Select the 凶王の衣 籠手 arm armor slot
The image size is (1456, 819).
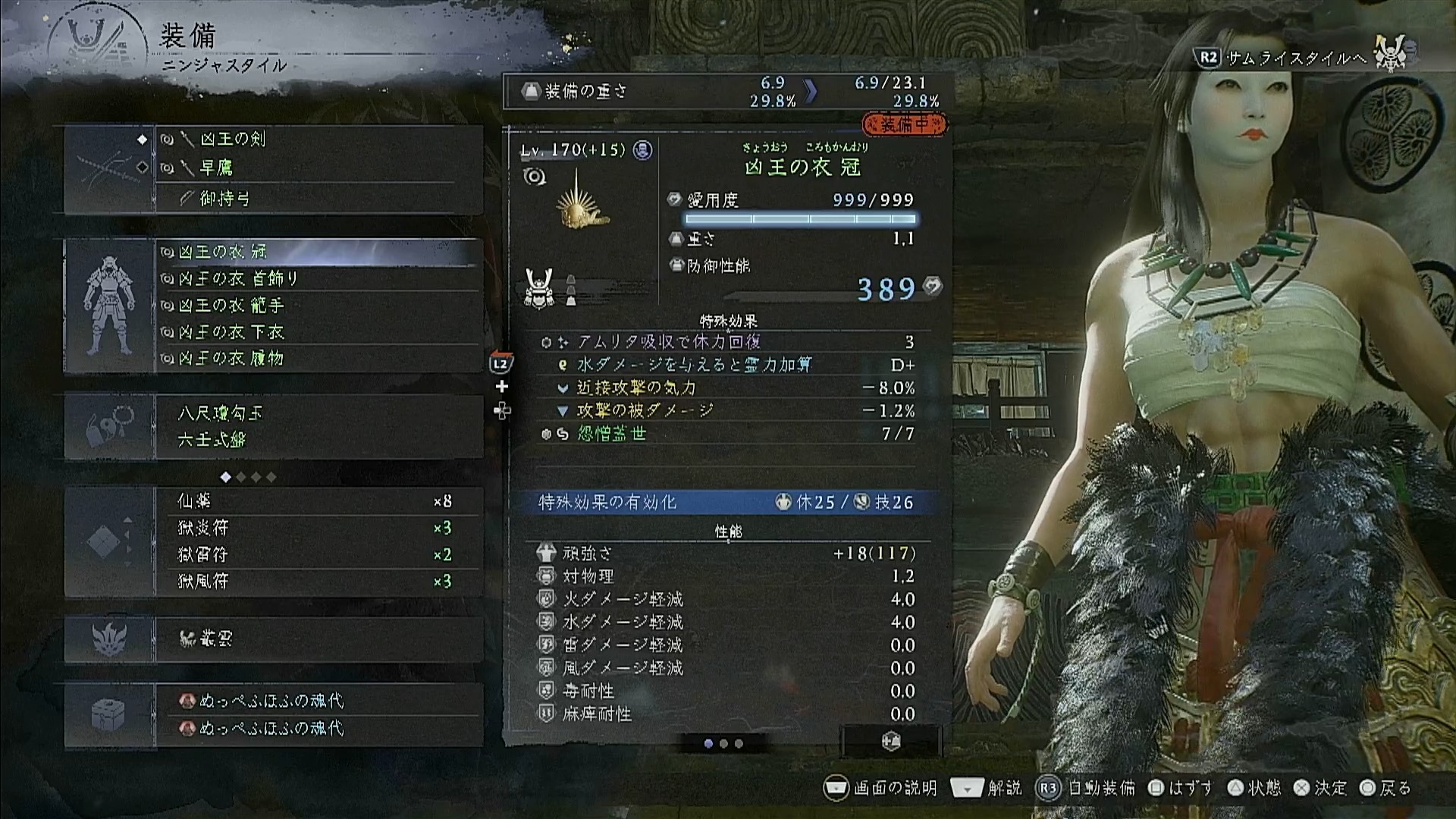click(x=318, y=306)
